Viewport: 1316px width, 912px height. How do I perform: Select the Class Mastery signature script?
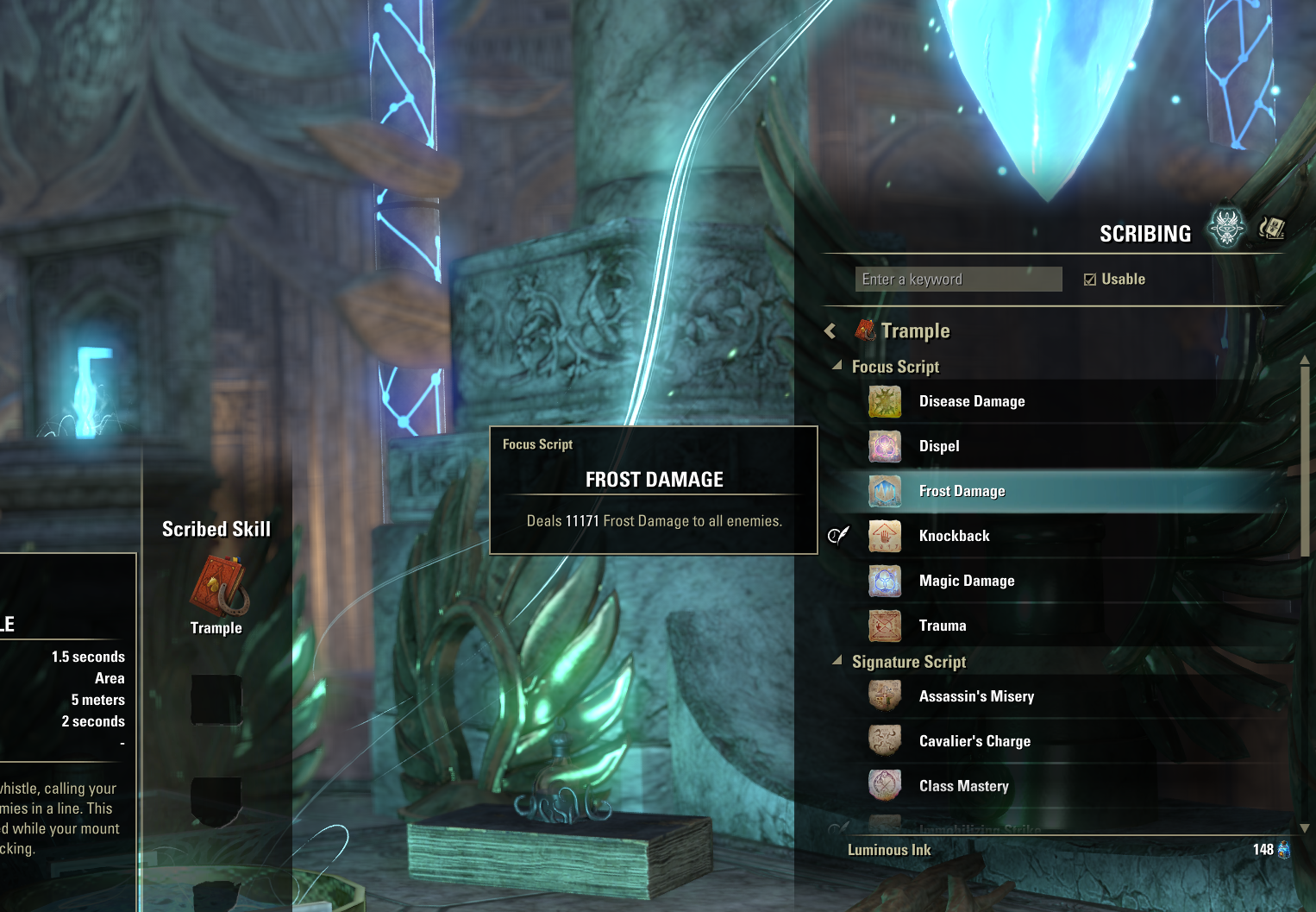pyautogui.click(x=963, y=787)
